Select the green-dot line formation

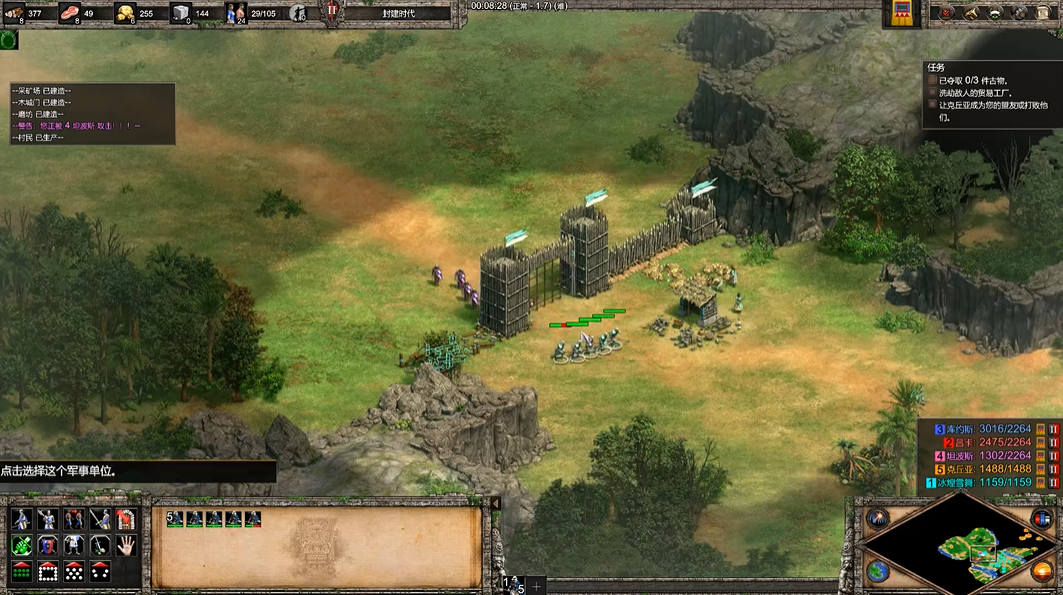pos(21,572)
